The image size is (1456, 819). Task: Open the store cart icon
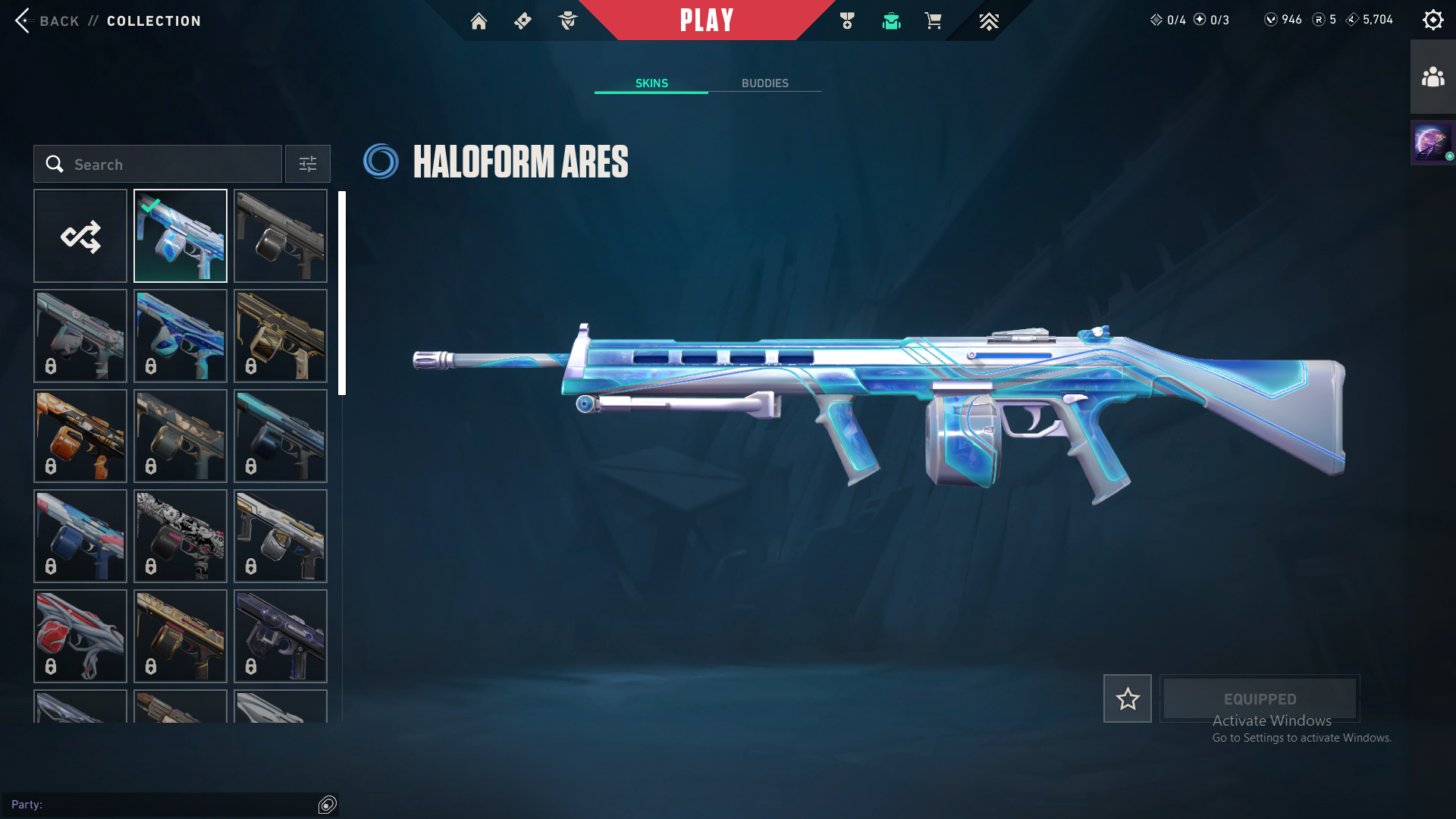click(933, 21)
